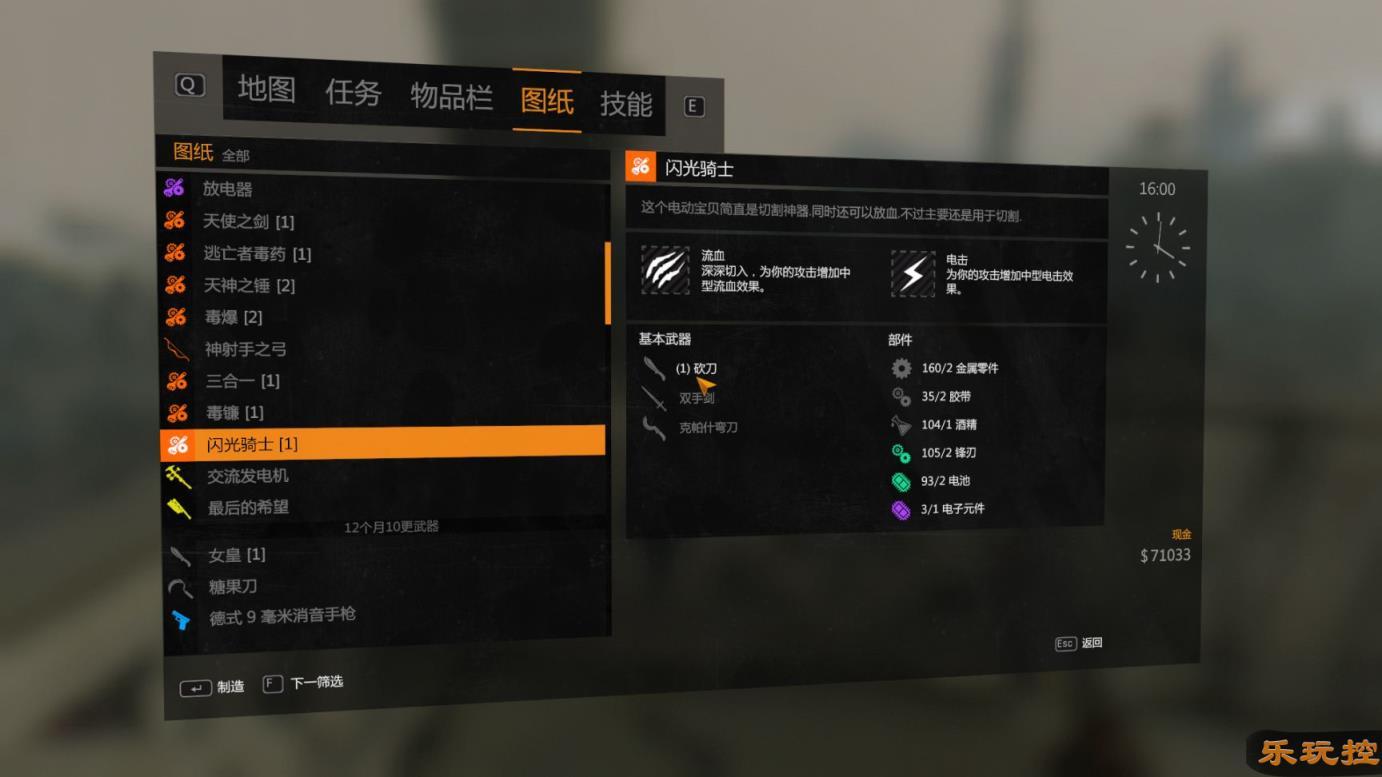Click the battery icon next to 电池
Screen dimensions: 1382x777
(x=901, y=481)
